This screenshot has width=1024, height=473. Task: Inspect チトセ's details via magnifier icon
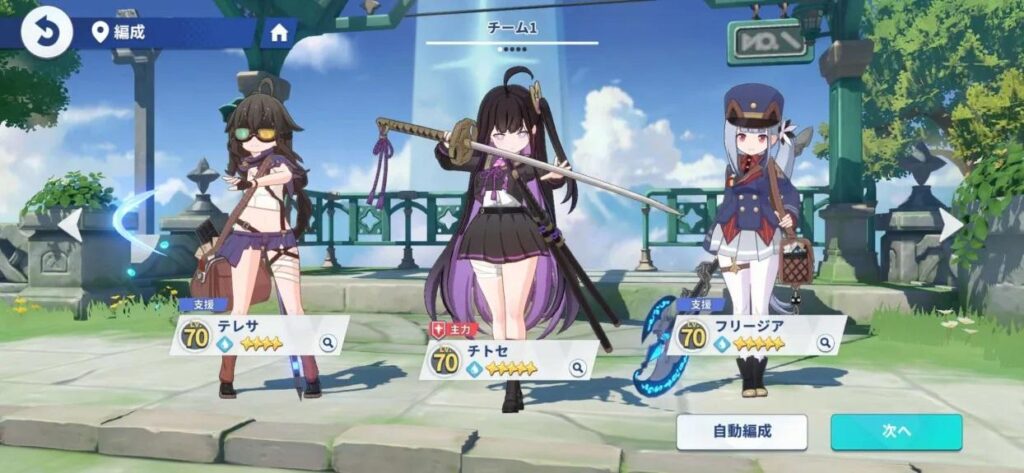[577, 368]
